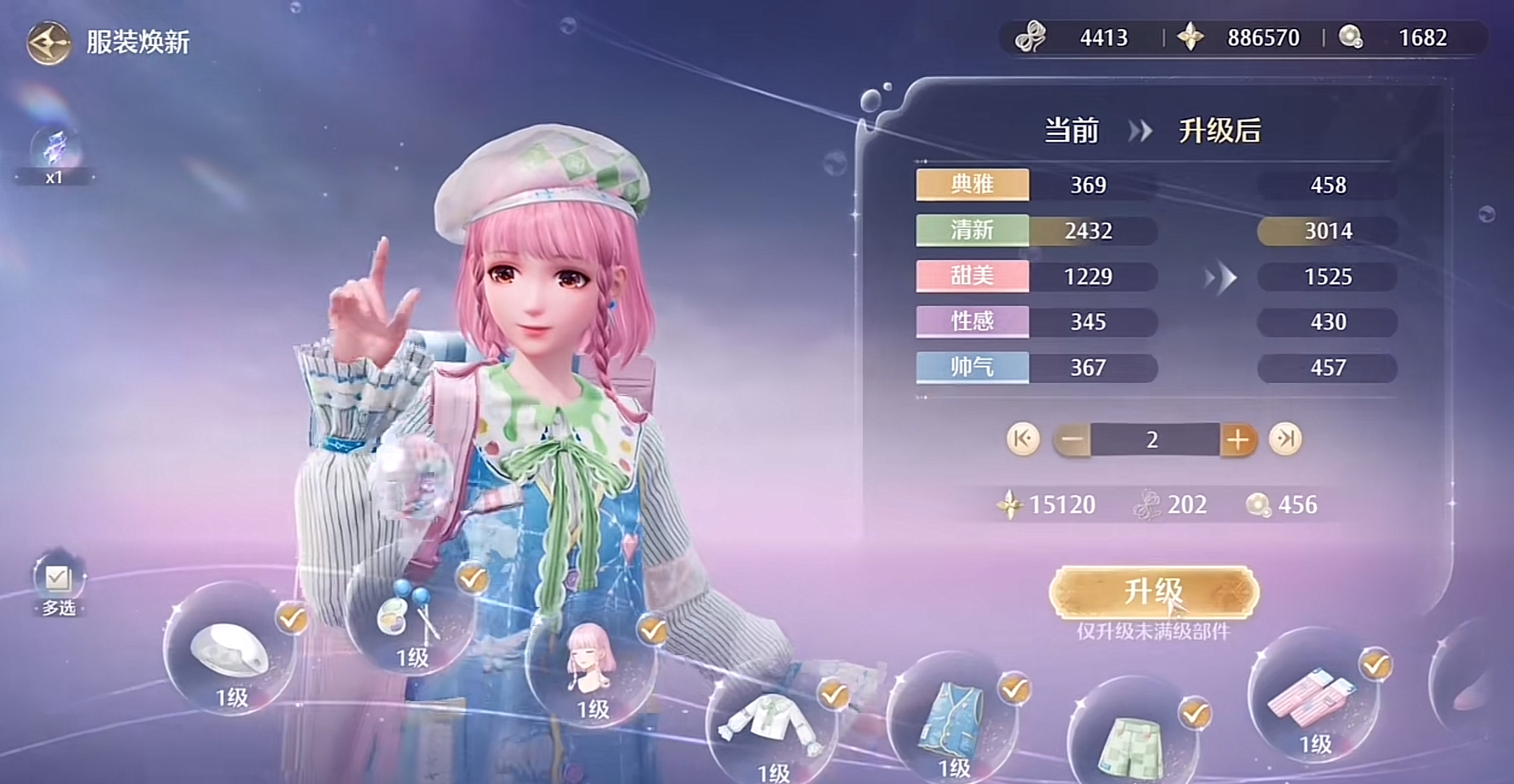The width and height of the screenshot is (1514, 784).
Task: Jump to the minimum upgrade level
Action: click(x=1023, y=439)
